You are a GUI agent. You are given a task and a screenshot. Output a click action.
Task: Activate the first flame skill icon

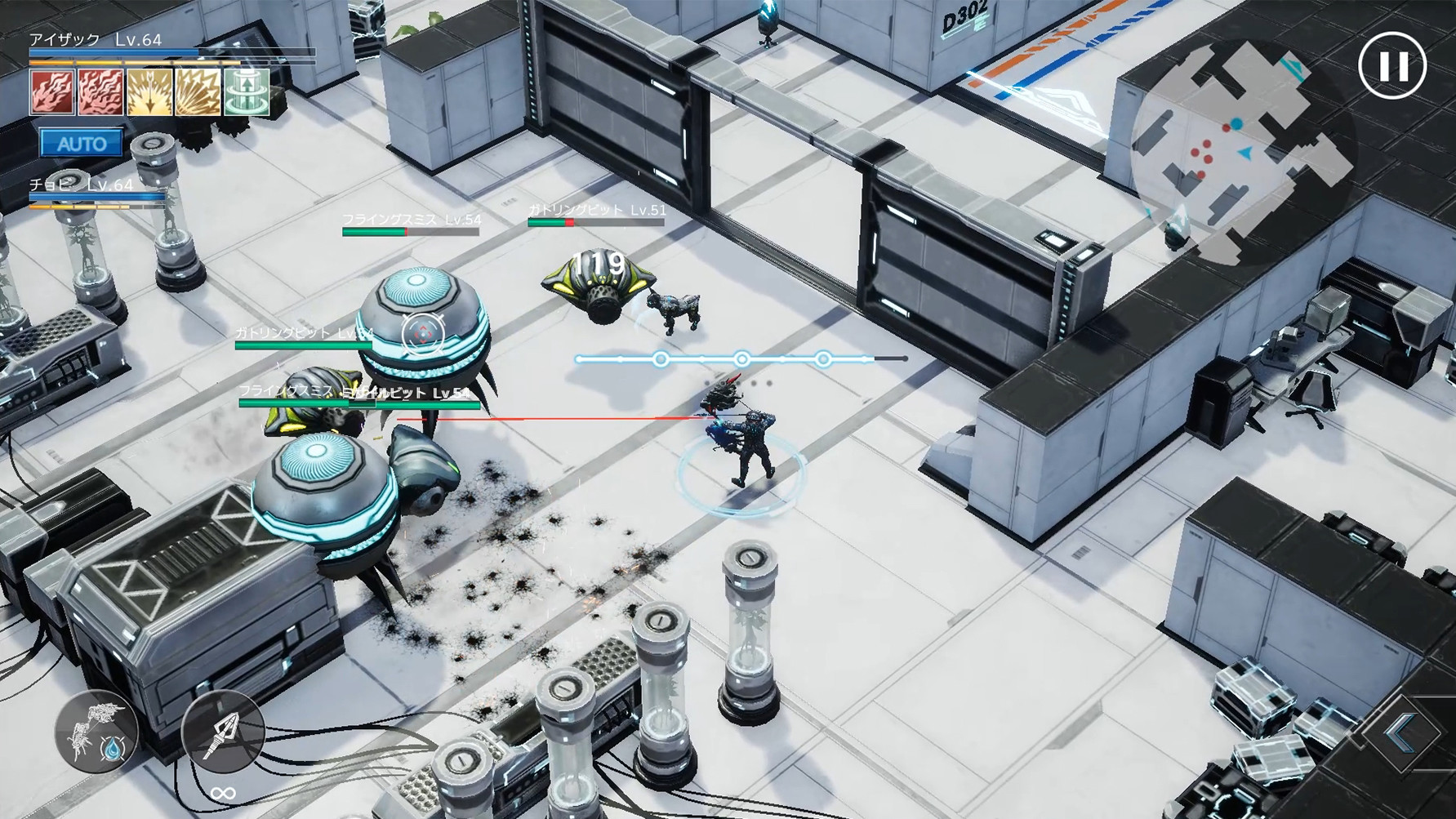53,92
